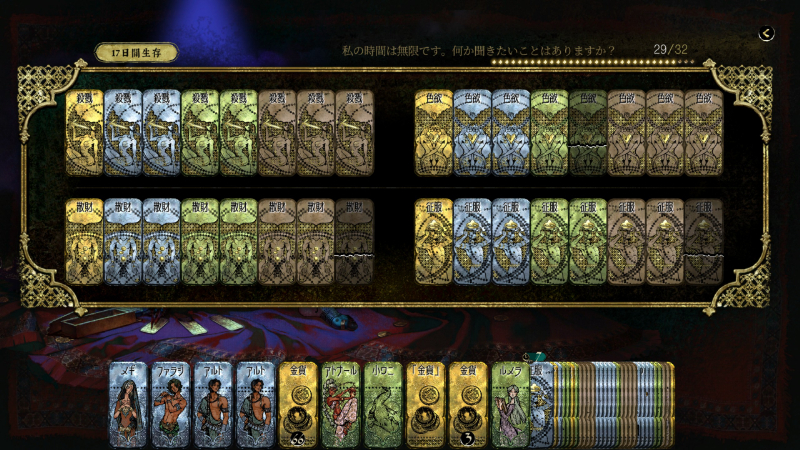Image resolution: width=800 pixels, height=450 pixels.
Task: Select the 金貨 card showing 3
Action: [x=467, y=404]
